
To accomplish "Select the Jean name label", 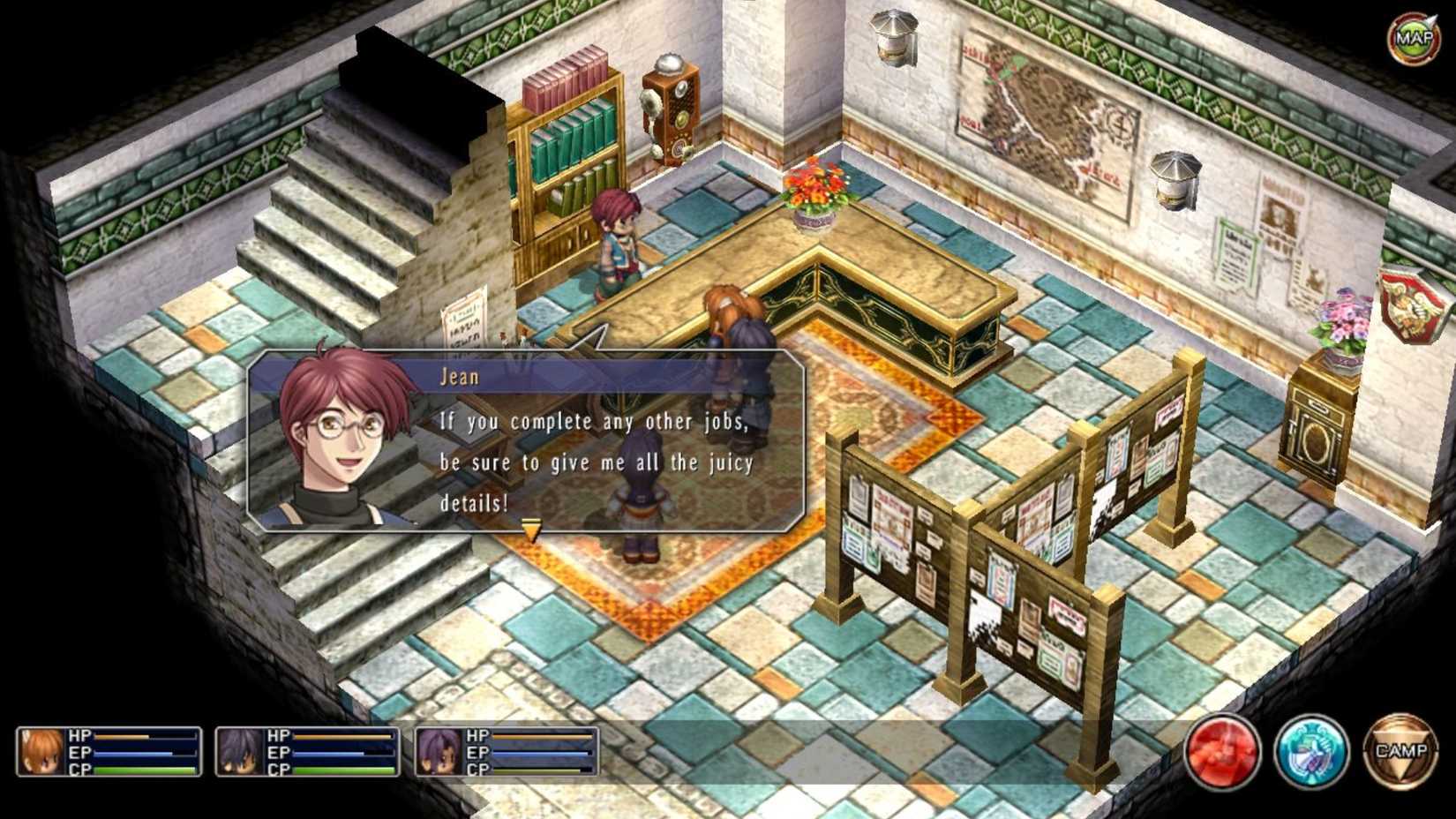I will [x=459, y=376].
